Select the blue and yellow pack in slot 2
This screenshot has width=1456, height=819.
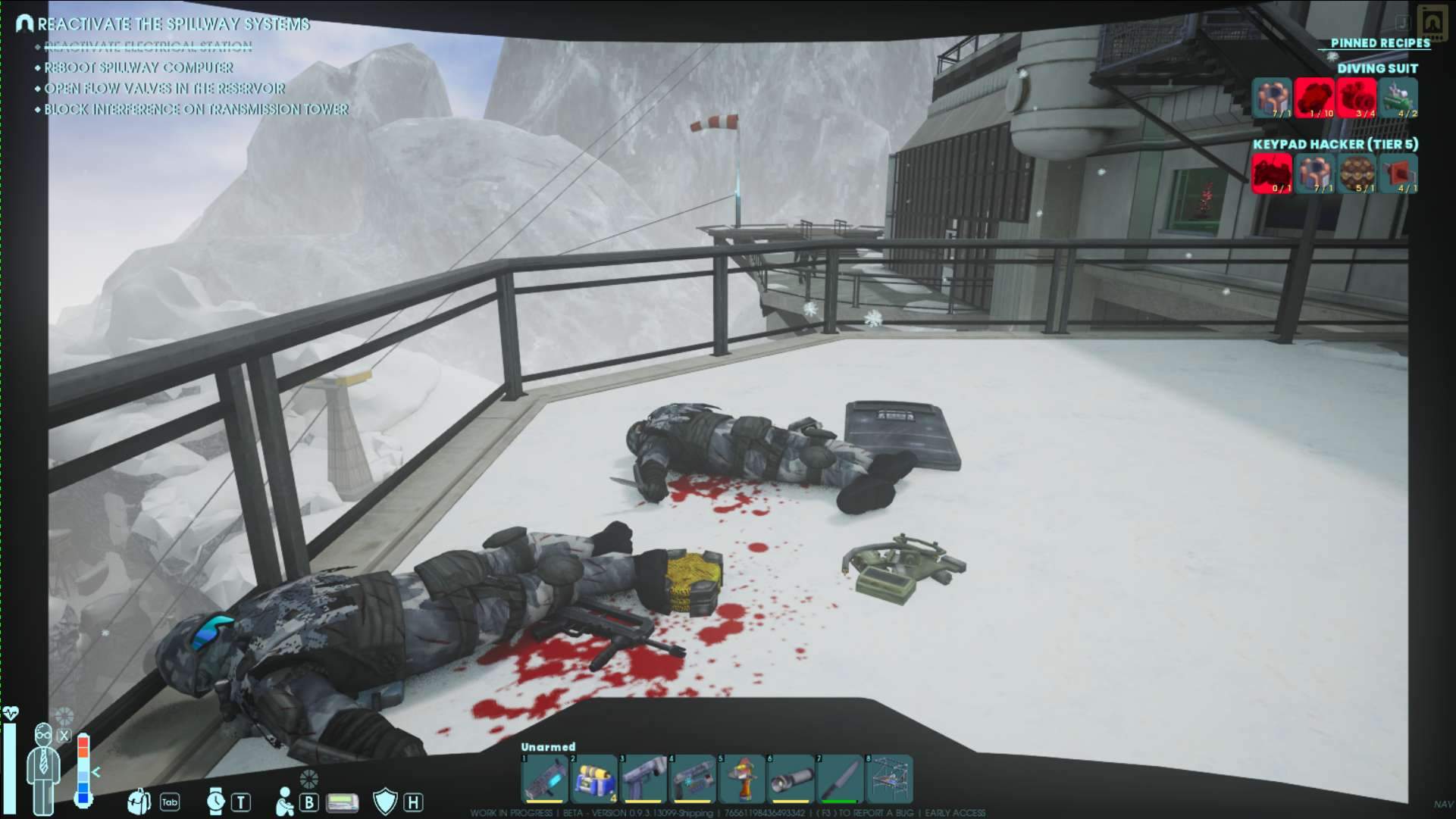(x=593, y=779)
